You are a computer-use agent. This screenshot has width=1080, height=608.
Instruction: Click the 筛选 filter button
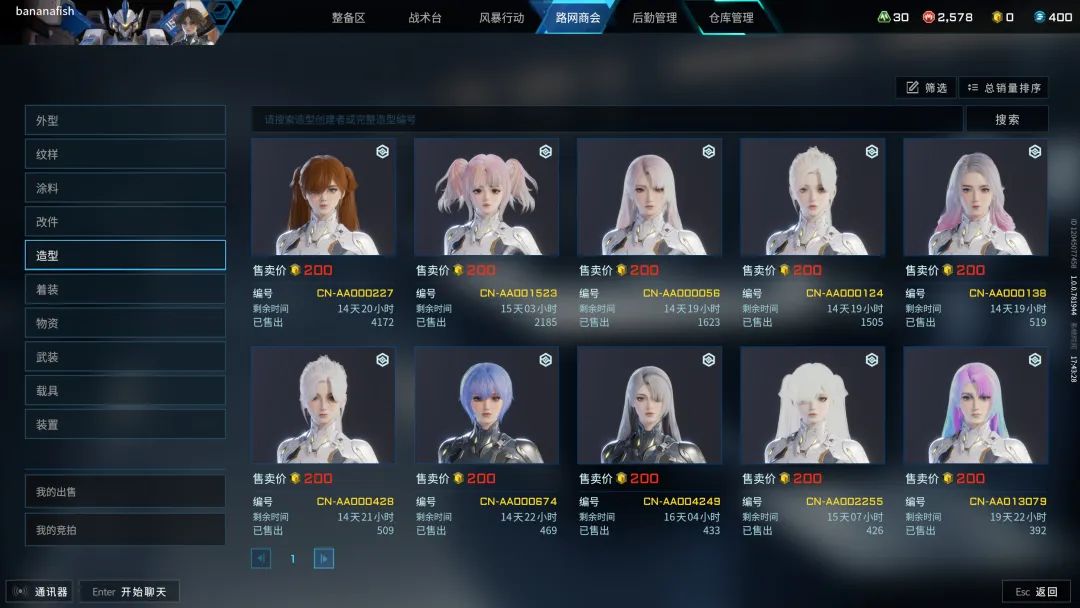point(926,88)
